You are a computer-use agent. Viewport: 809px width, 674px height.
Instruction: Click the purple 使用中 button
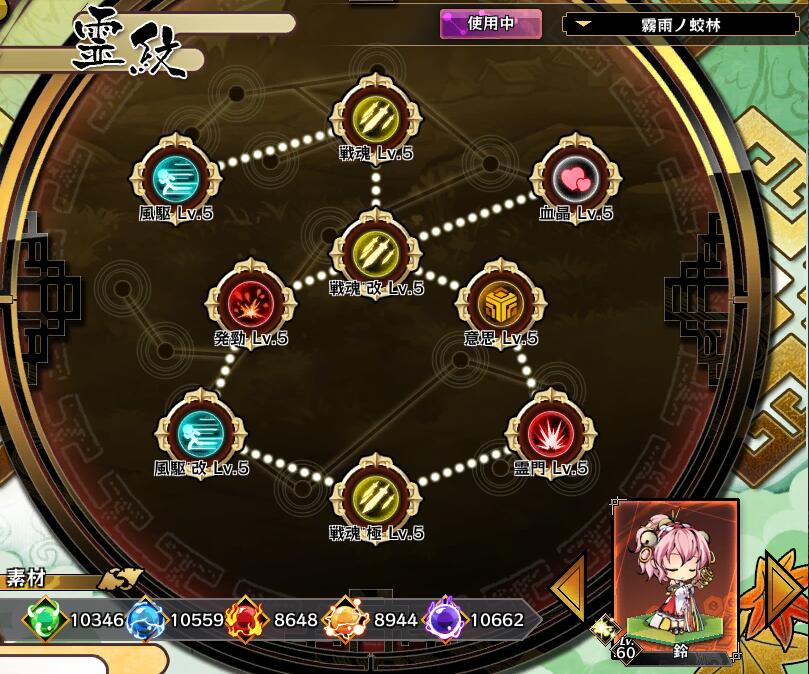click(x=491, y=24)
